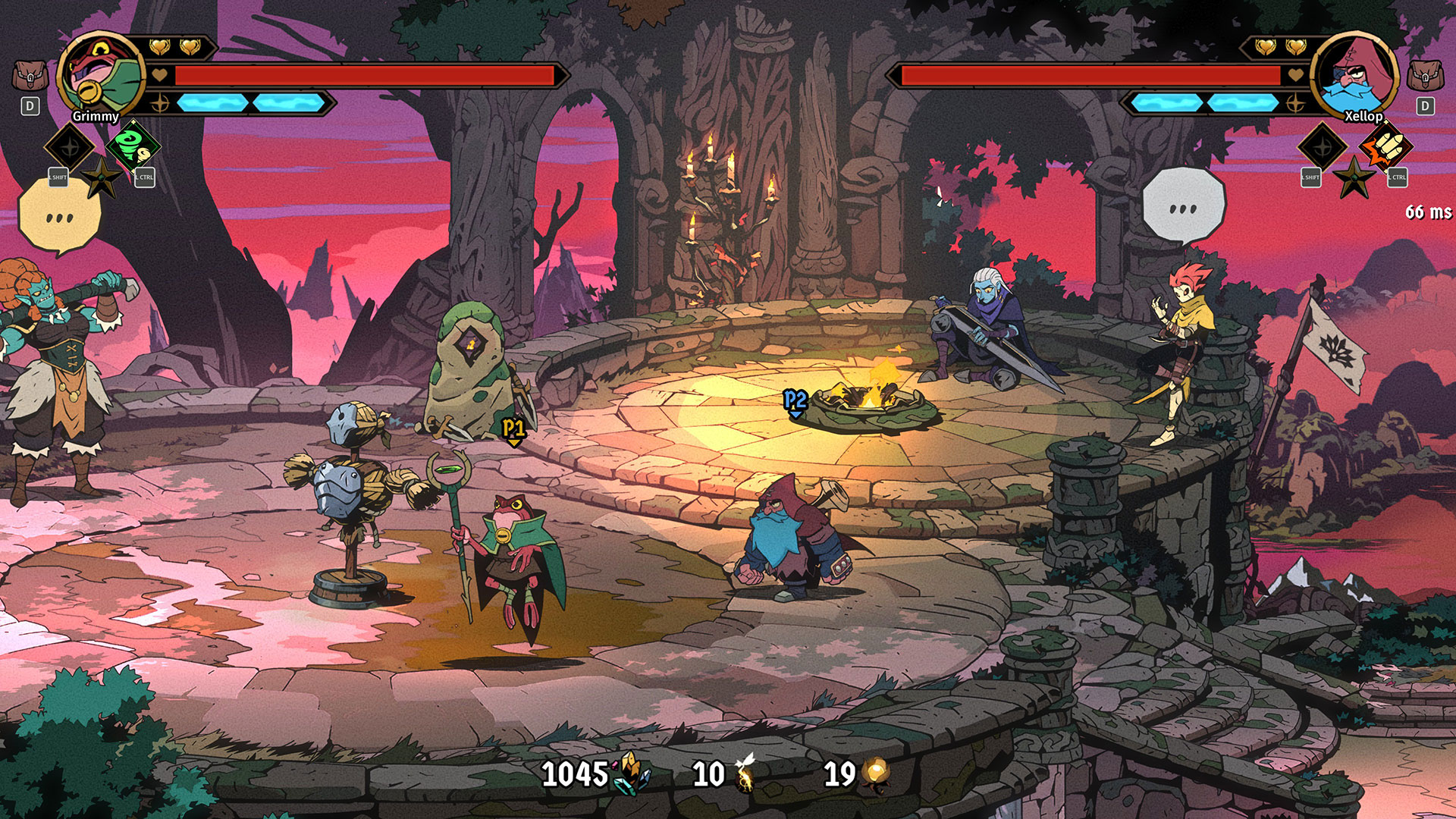This screenshot has width=1456, height=819.
Task: Open the tan speech bubble chat
Action: [x=59, y=216]
